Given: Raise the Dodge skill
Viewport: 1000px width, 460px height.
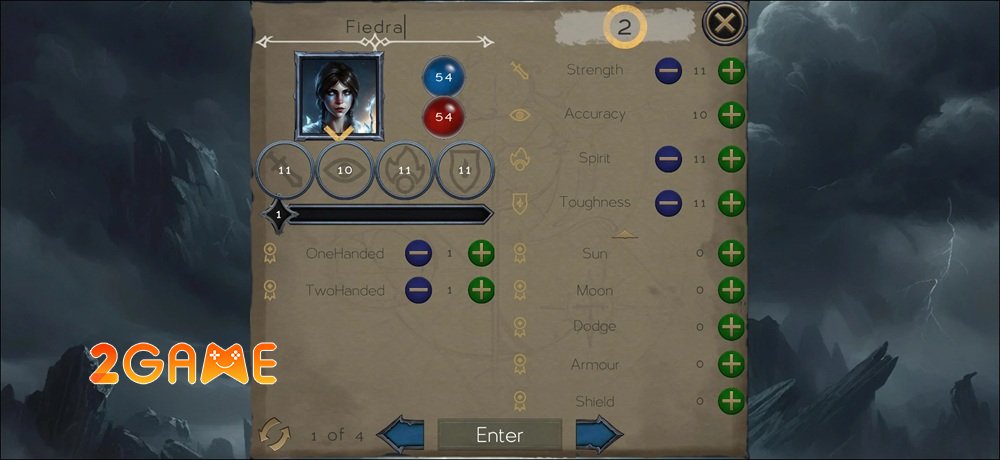Looking at the screenshot, I should pyautogui.click(x=732, y=326).
